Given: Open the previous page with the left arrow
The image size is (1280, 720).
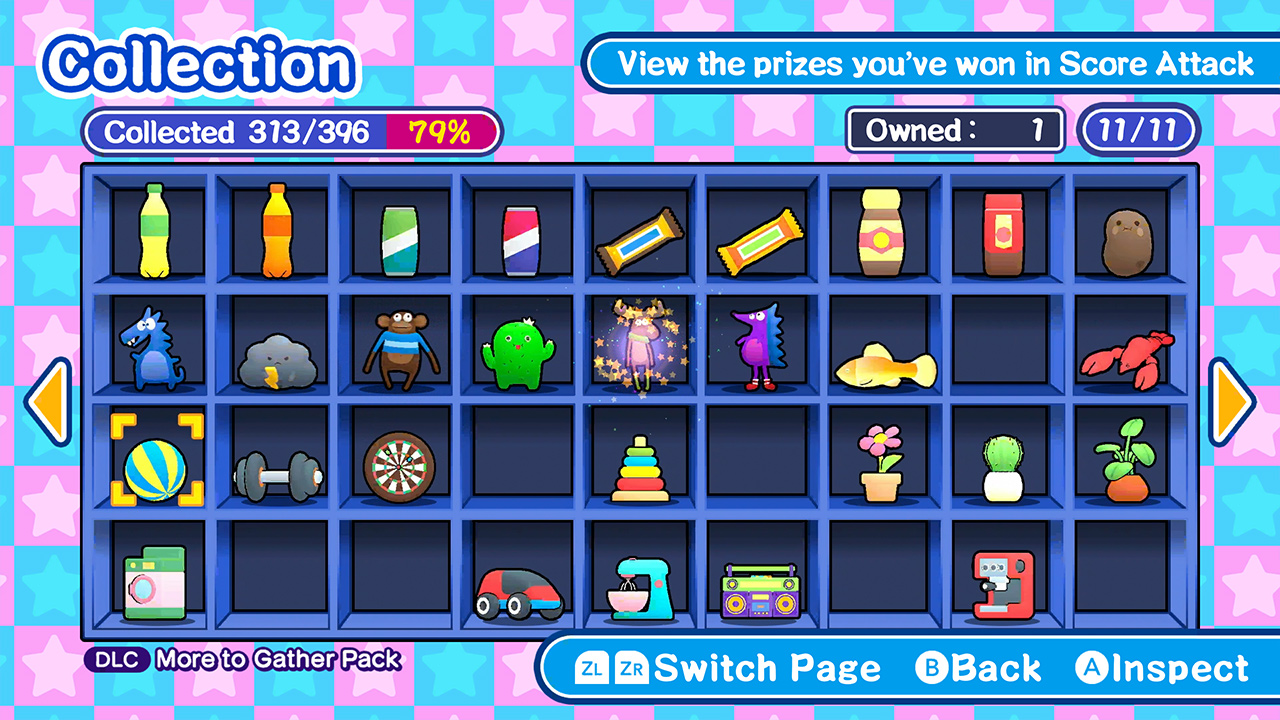Looking at the screenshot, I should point(47,400).
